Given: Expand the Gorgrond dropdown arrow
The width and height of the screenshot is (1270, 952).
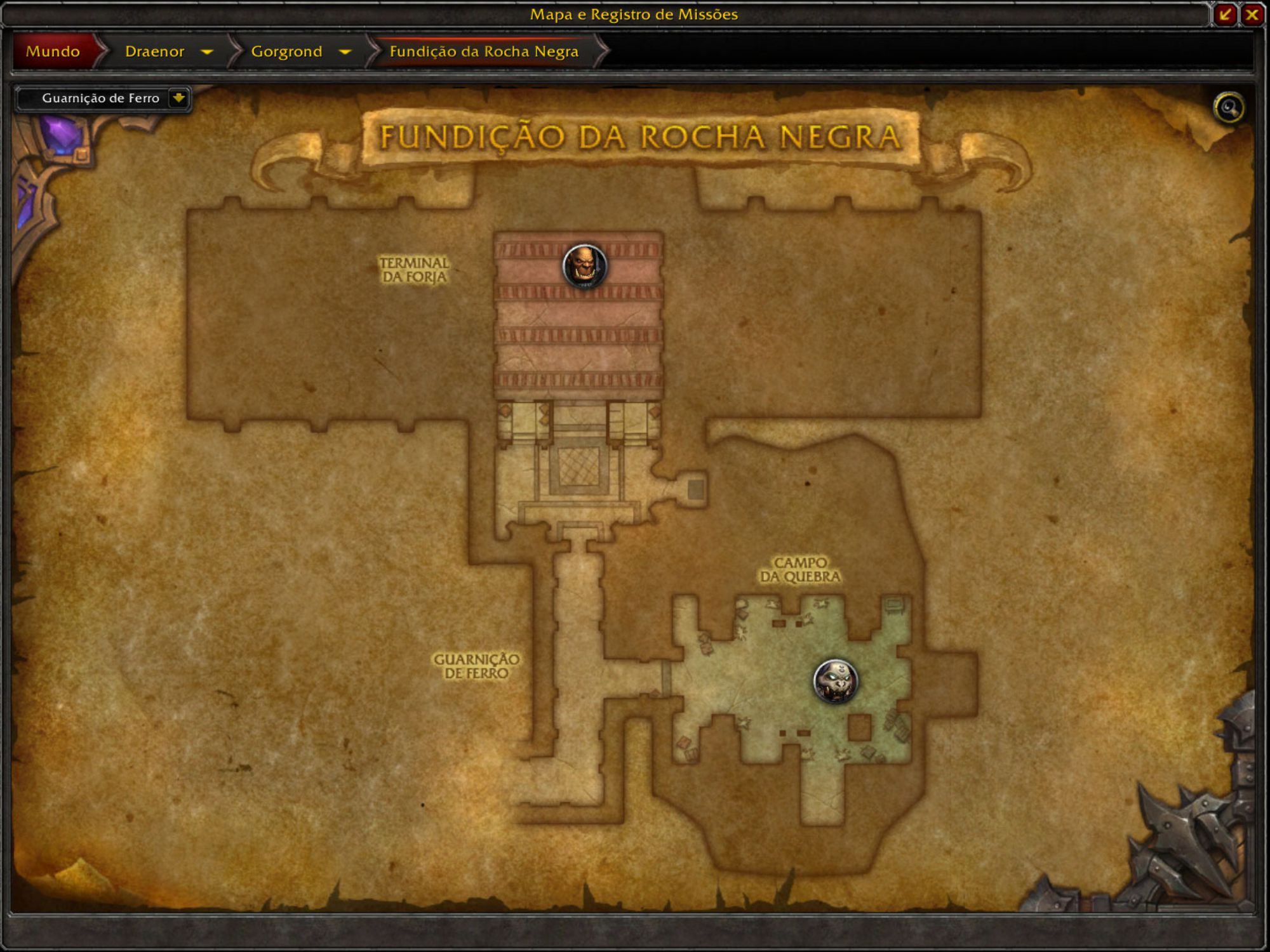Looking at the screenshot, I should pos(345,51).
